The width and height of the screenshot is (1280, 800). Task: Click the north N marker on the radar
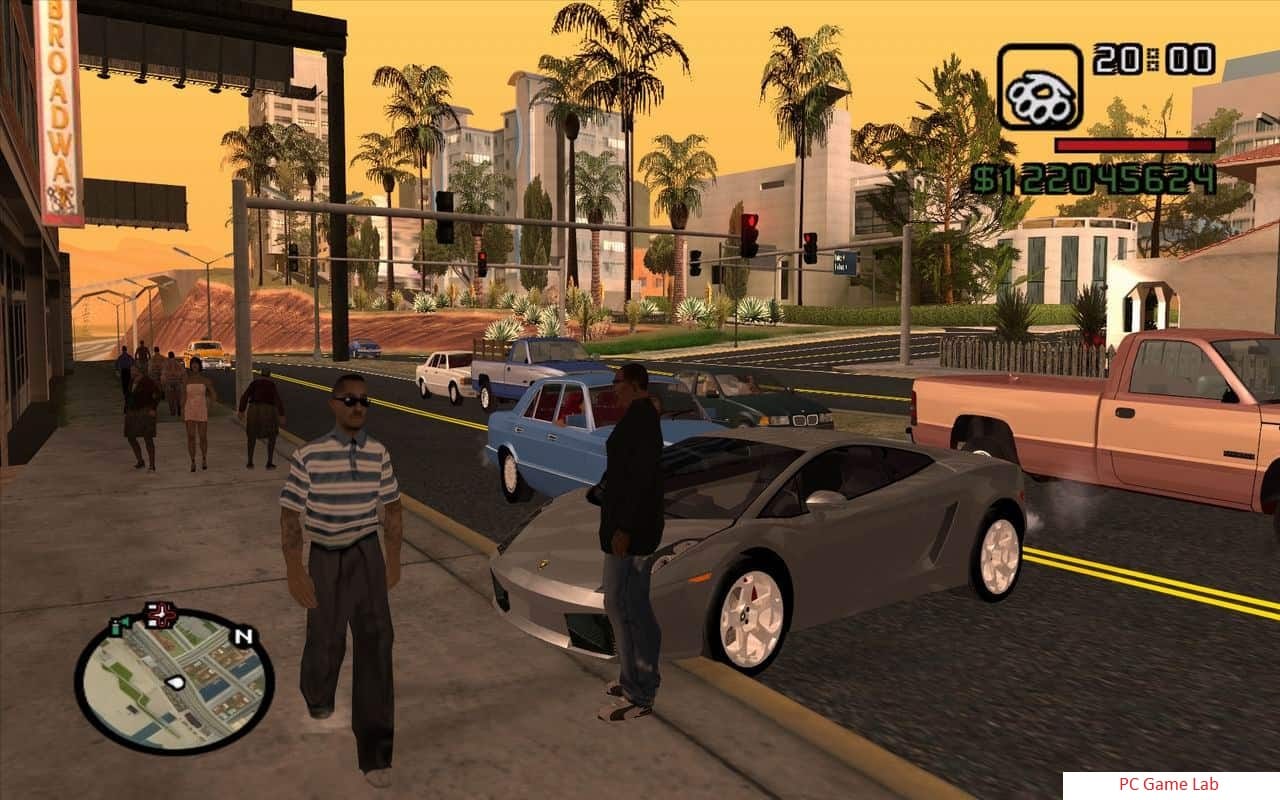(x=243, y=636)
